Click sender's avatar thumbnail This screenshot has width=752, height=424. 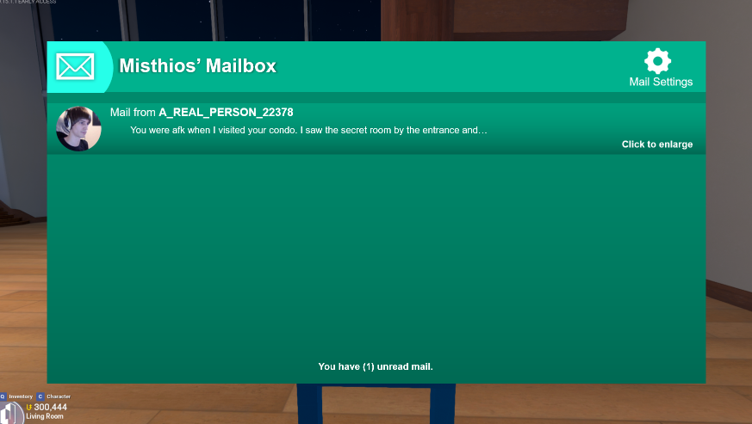(x=78, y=129)
